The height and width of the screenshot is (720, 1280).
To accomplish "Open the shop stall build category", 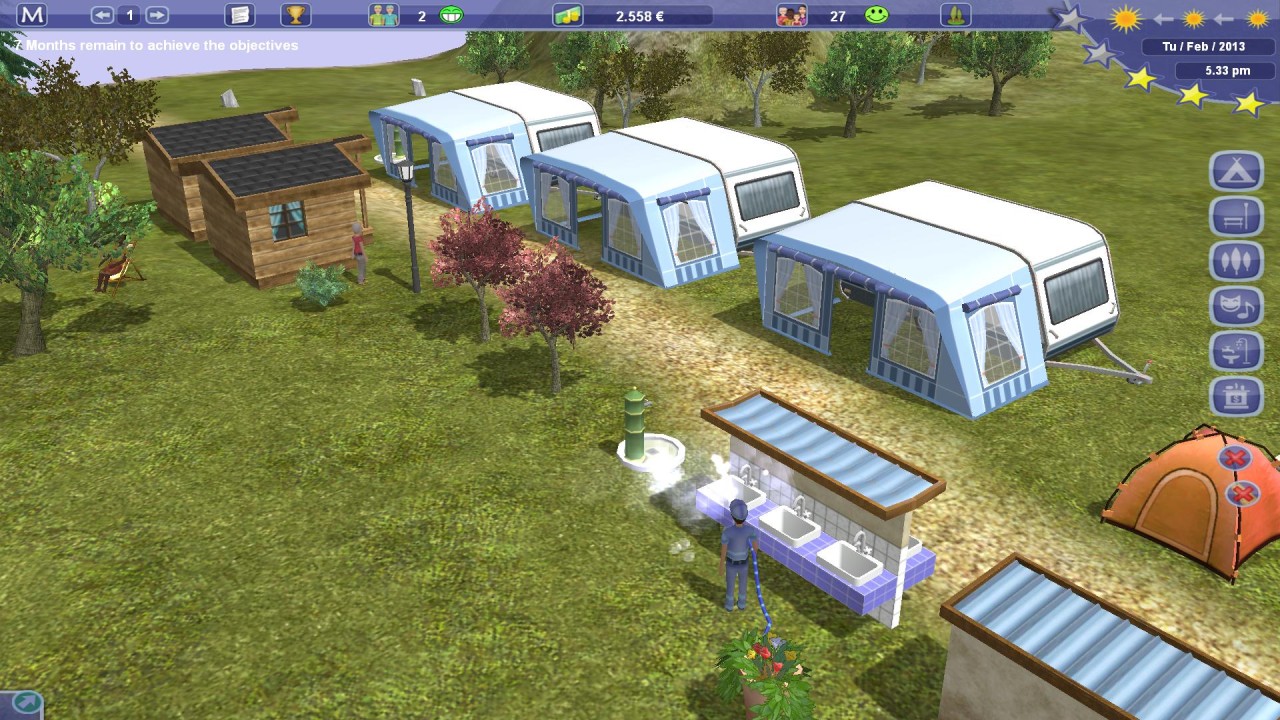I will pos(1237,397).
